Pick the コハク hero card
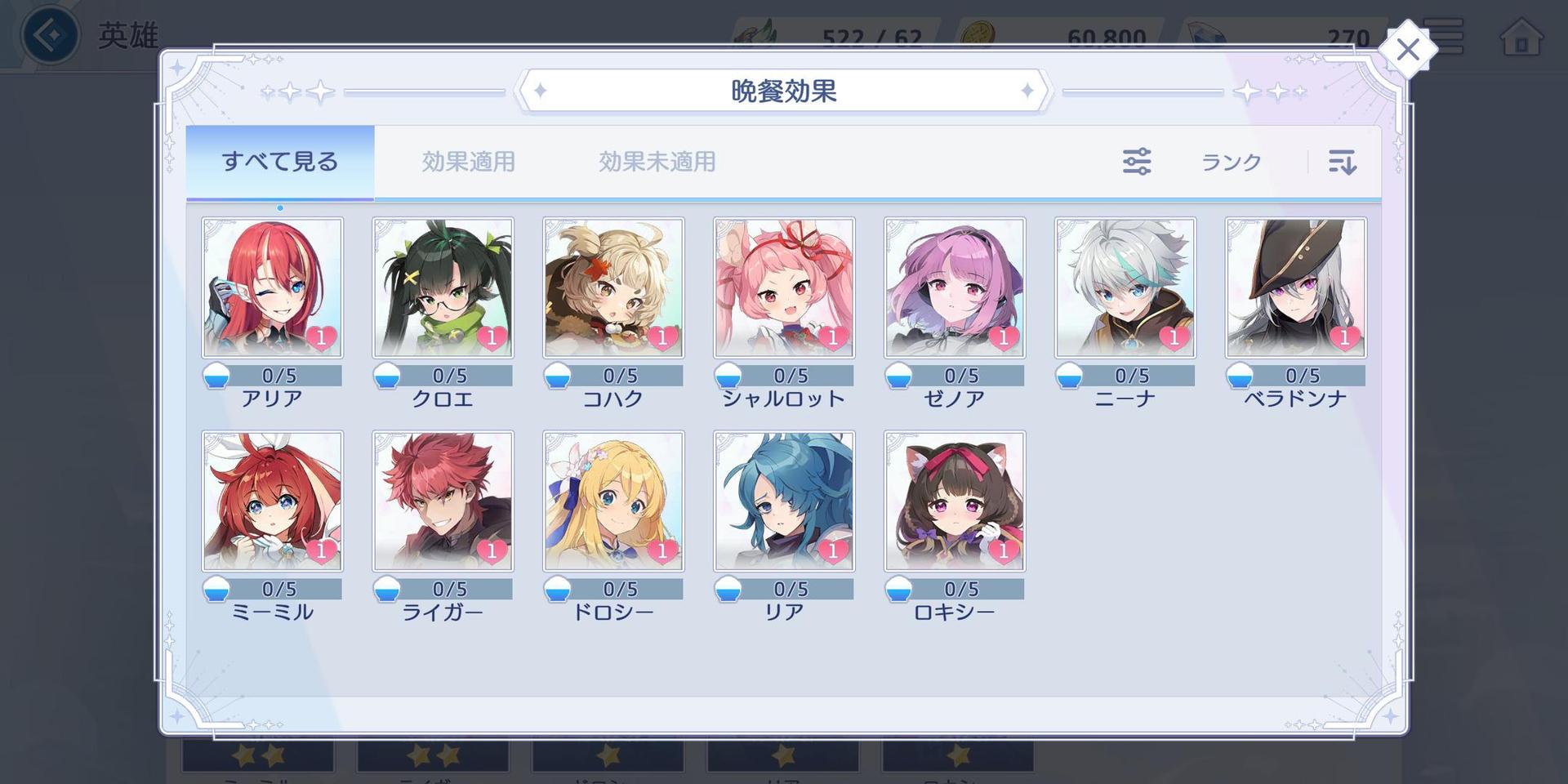The width and height of the screenshot is (1568, 784). (x=614, y=287)
